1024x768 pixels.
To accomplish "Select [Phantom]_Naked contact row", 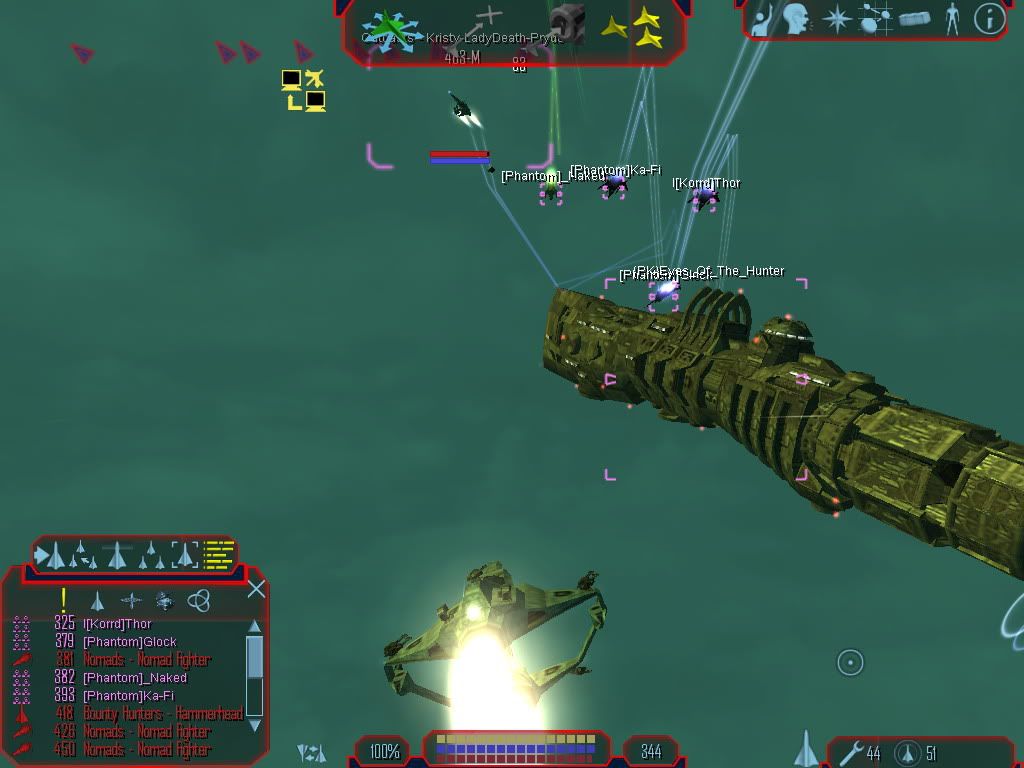I will [135, 678].
